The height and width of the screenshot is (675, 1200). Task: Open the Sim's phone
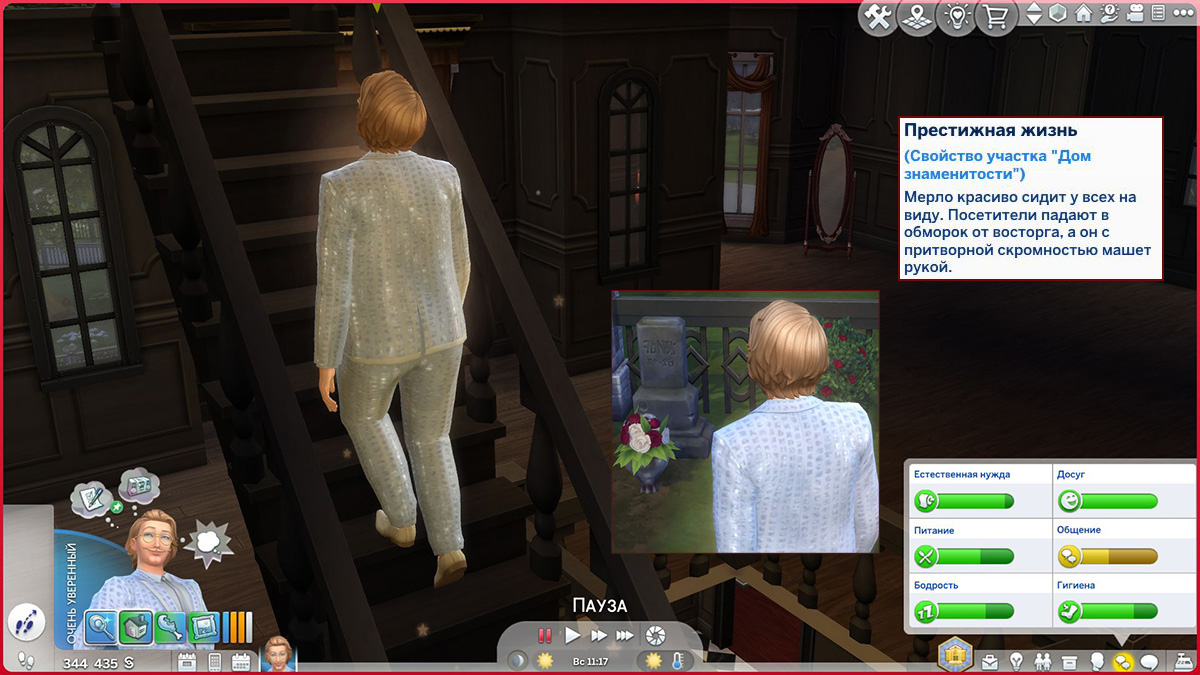point(214,661)
